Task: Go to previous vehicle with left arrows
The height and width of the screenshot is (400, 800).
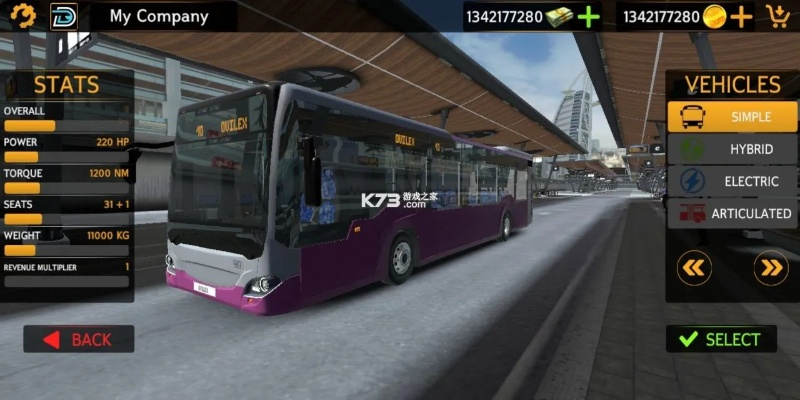Action: click(x=694, y=268)
